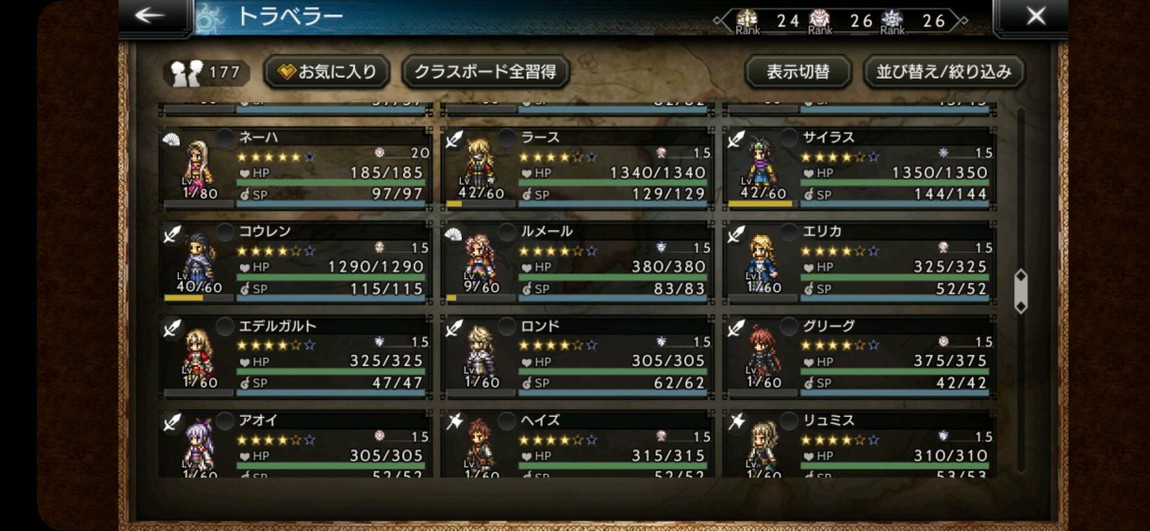
Task: Open the お気に入り favorites filter
Action: click(x=327, y=72)
